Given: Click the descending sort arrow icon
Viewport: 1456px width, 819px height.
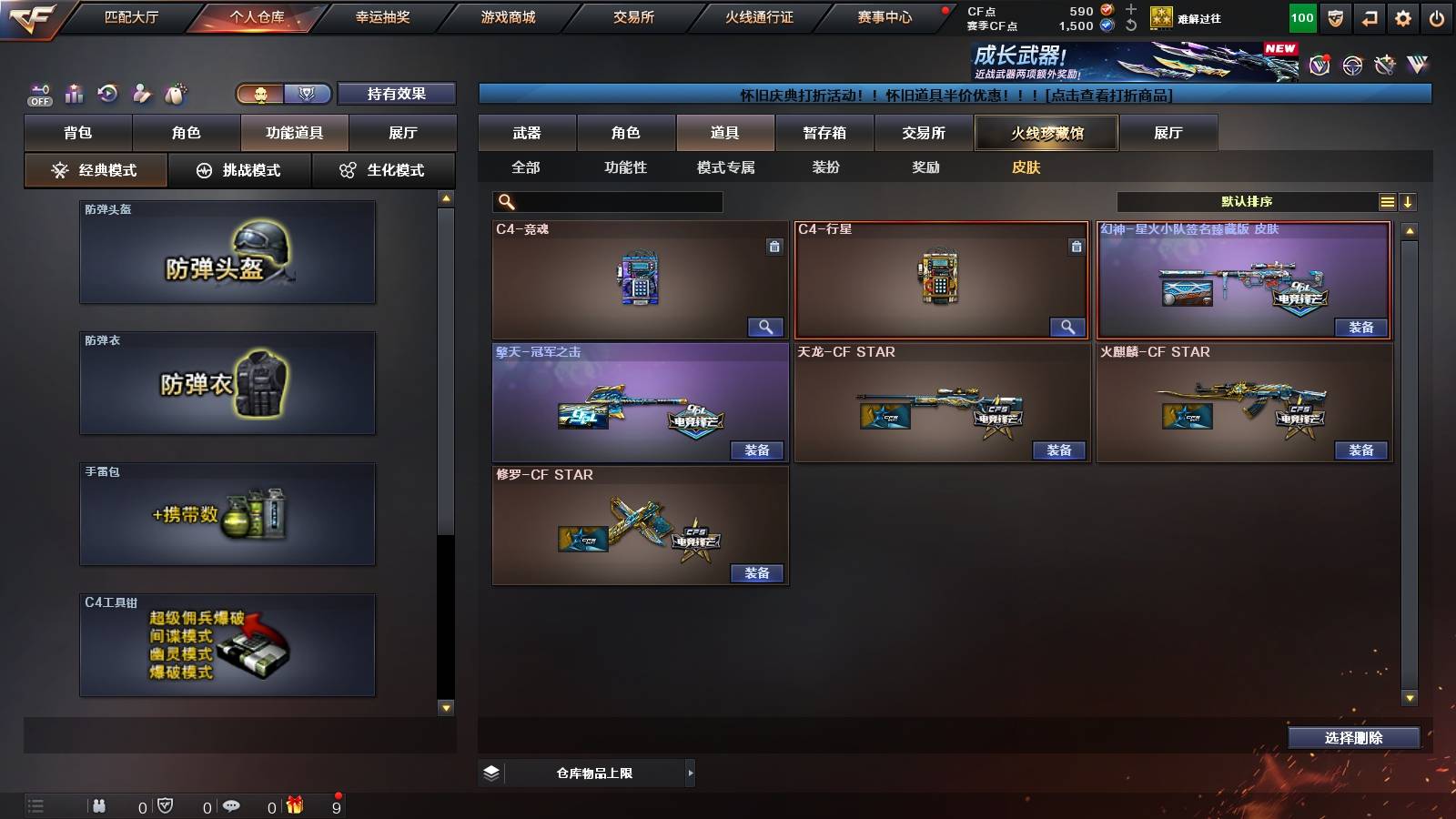Looking at the screenshot, I should (x=1410, y=200).
